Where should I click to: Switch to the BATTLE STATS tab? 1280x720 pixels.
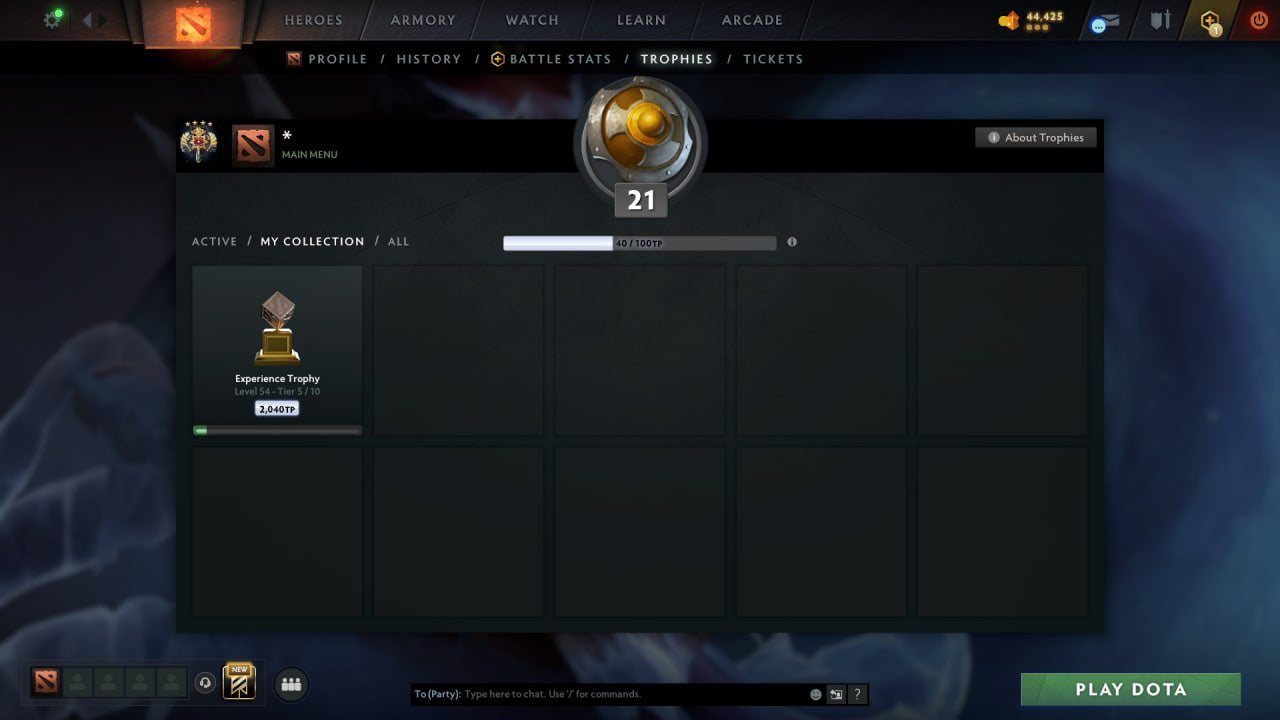[x=559, y=59]
